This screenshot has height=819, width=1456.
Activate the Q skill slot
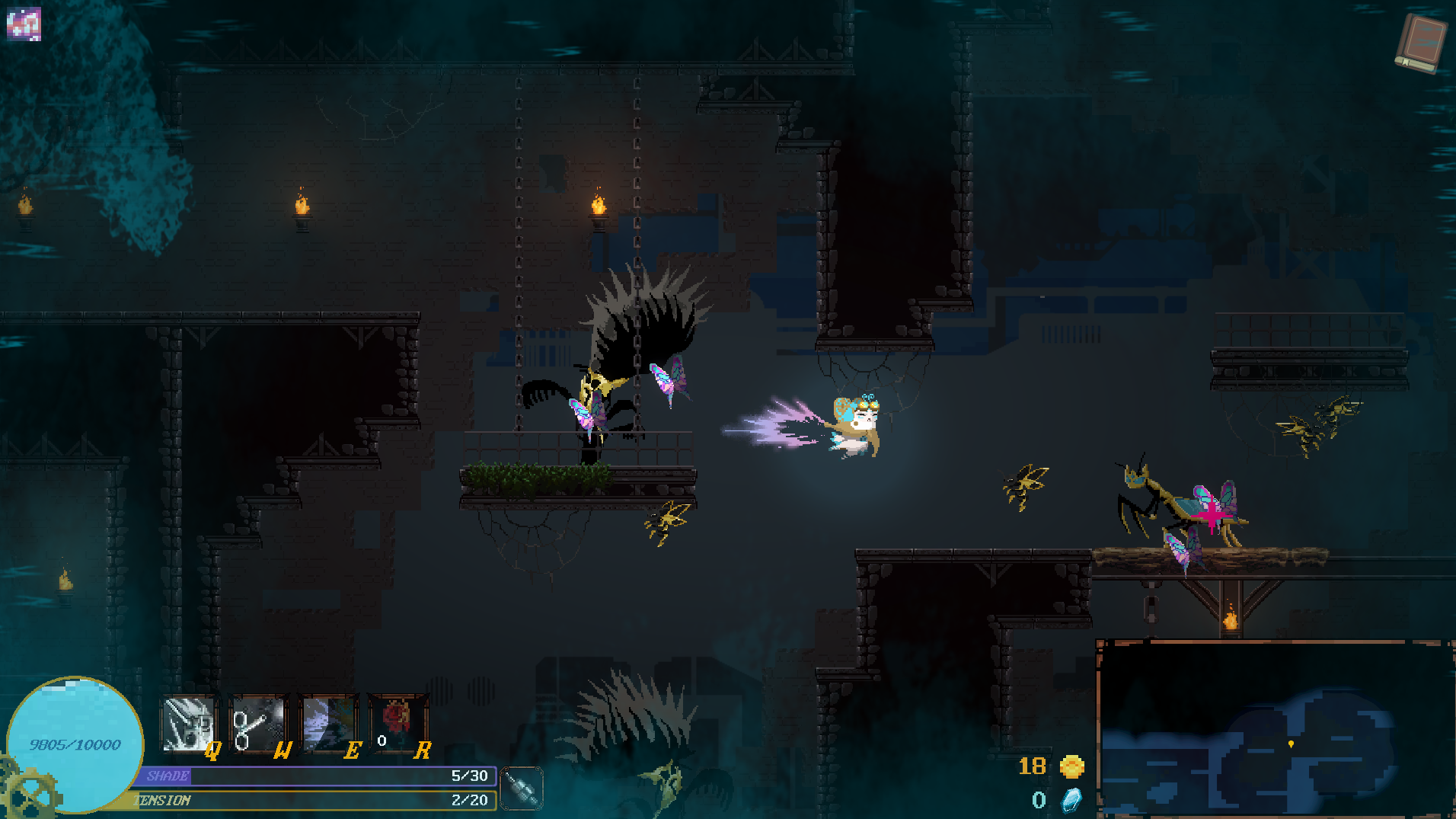(188, 725)
